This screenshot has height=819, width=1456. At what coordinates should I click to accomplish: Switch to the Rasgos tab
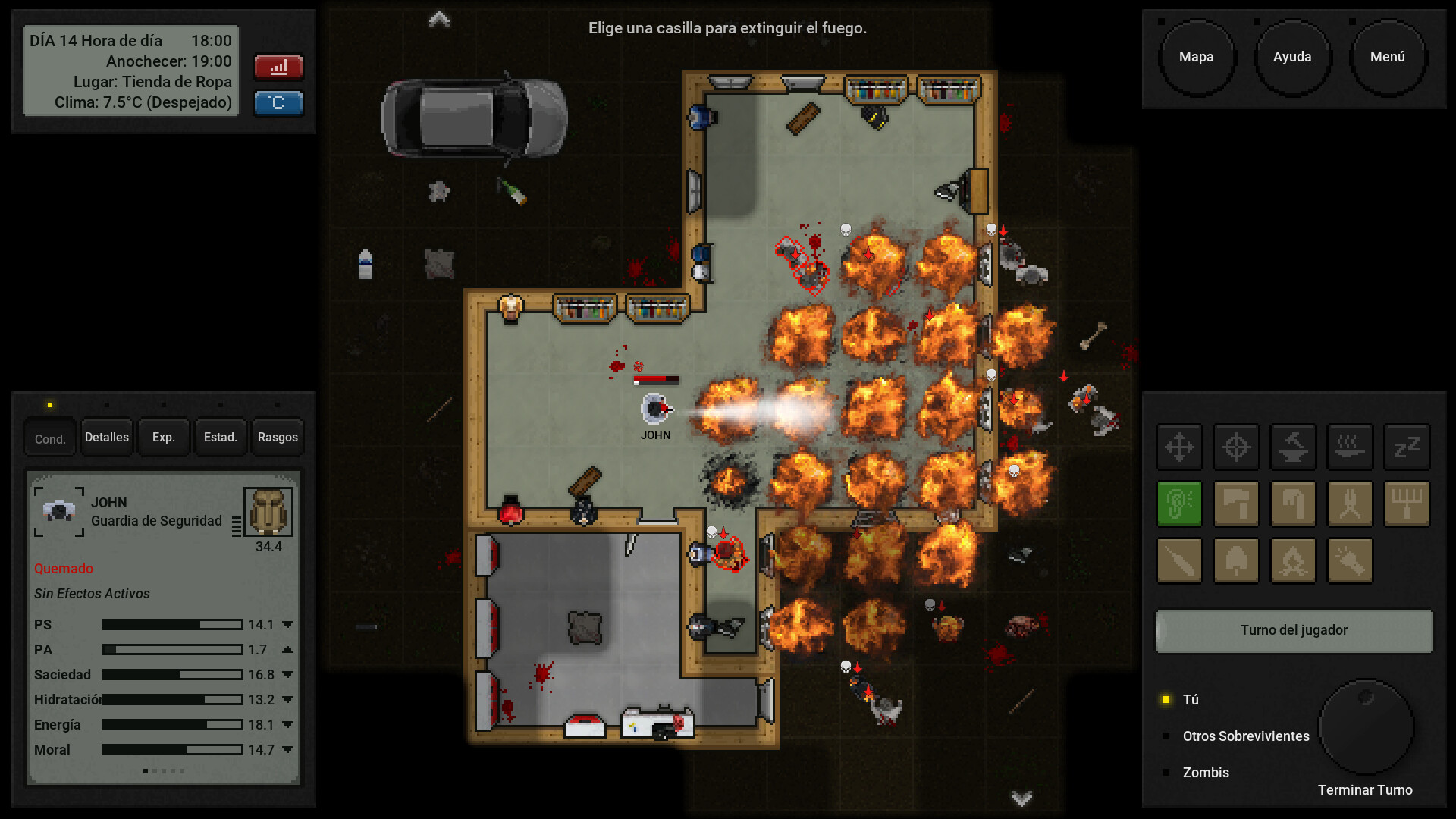click(x=277, y=437)
